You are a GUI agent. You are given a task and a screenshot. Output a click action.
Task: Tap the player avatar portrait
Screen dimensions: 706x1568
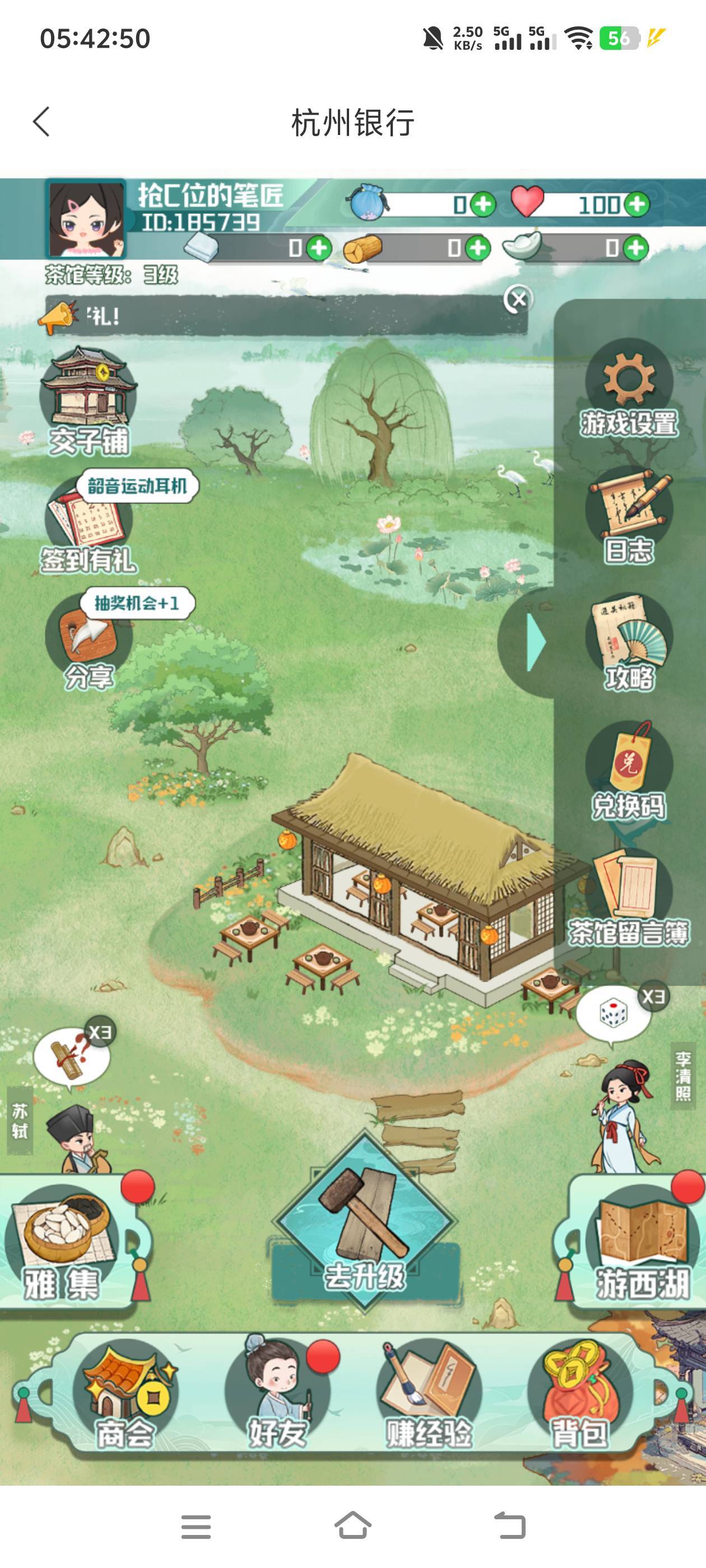click(86, 219)
